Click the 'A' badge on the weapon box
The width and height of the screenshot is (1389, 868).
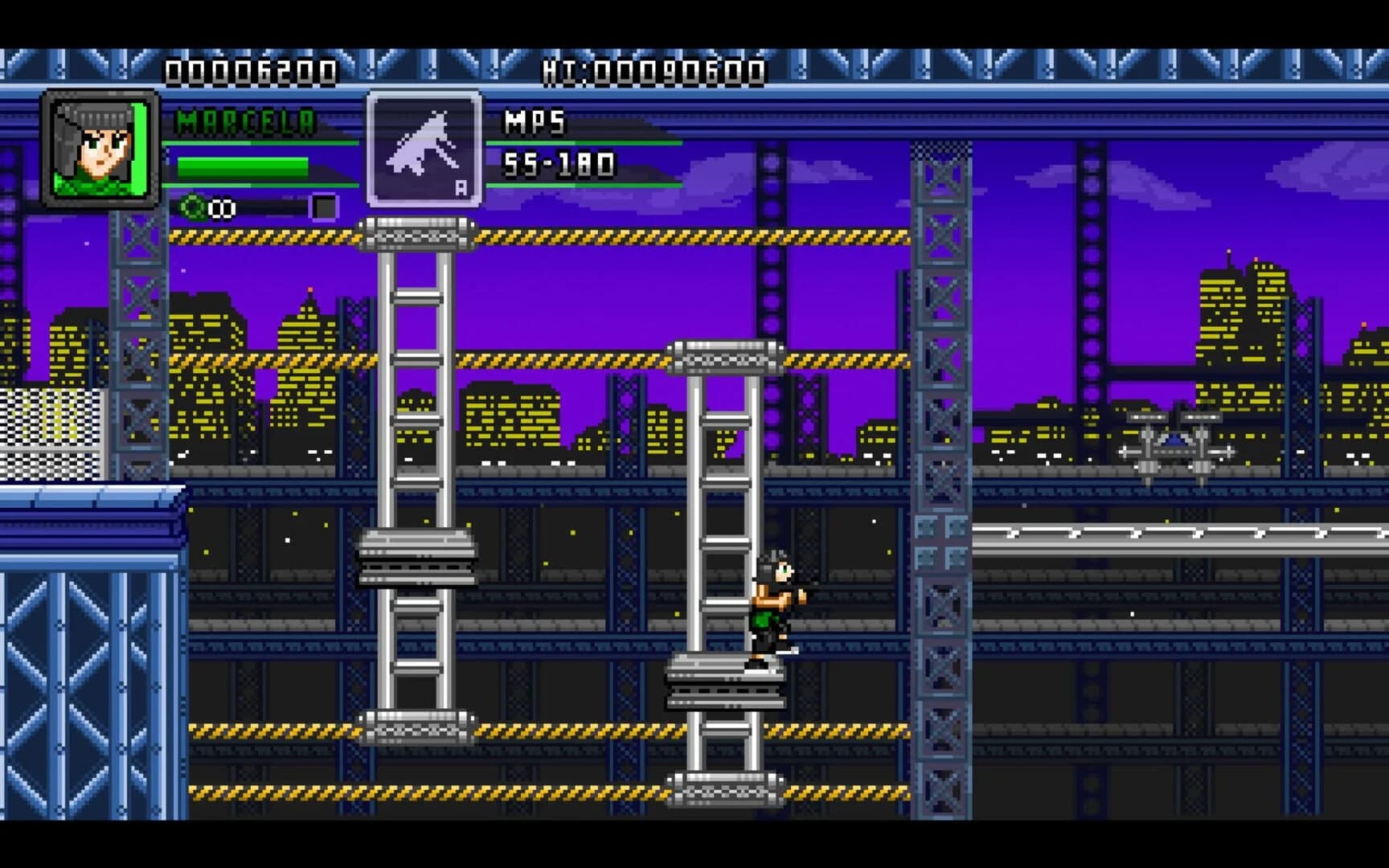(461, 186)
